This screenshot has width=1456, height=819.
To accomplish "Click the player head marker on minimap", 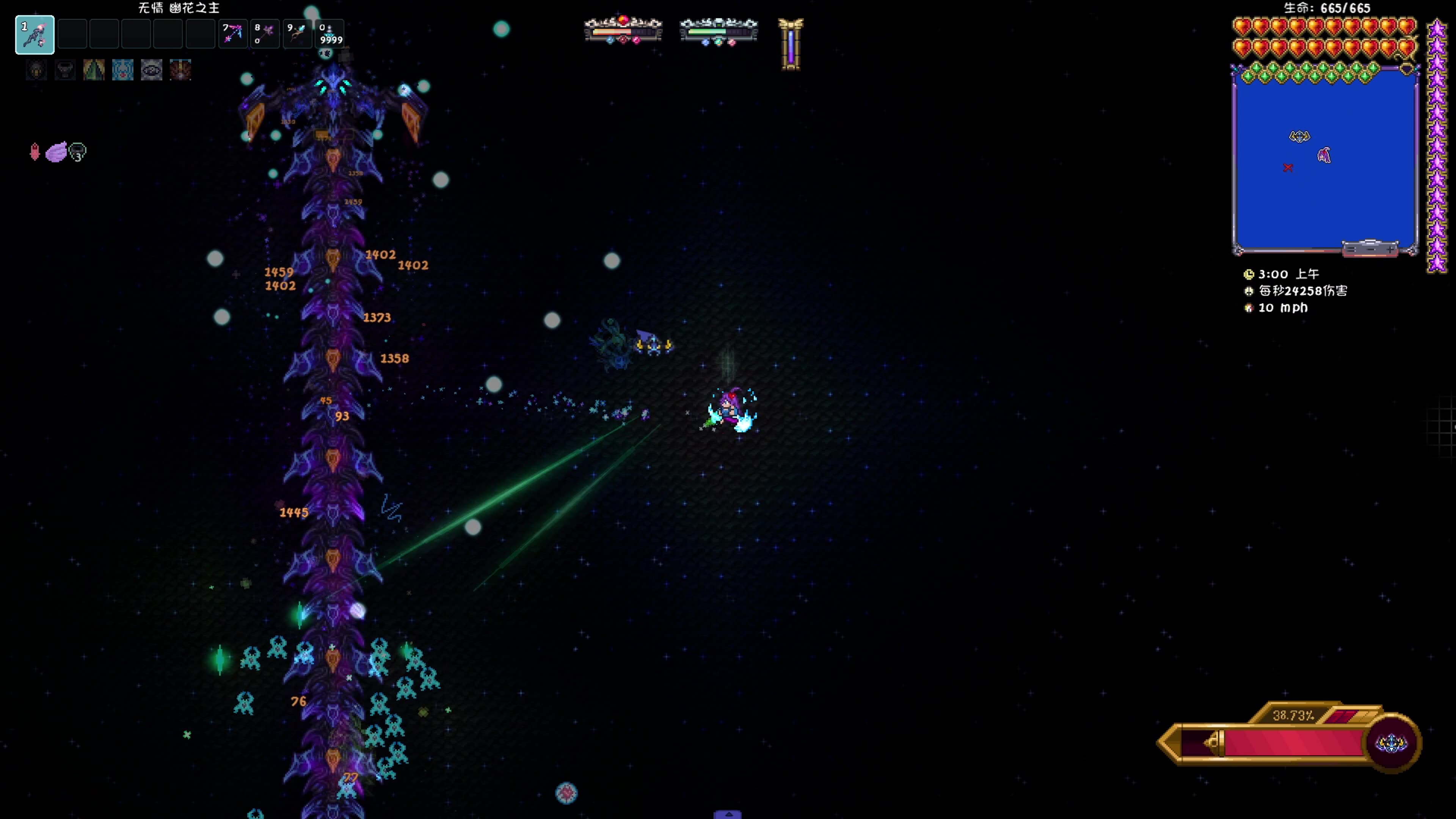I will (1324, 155).
